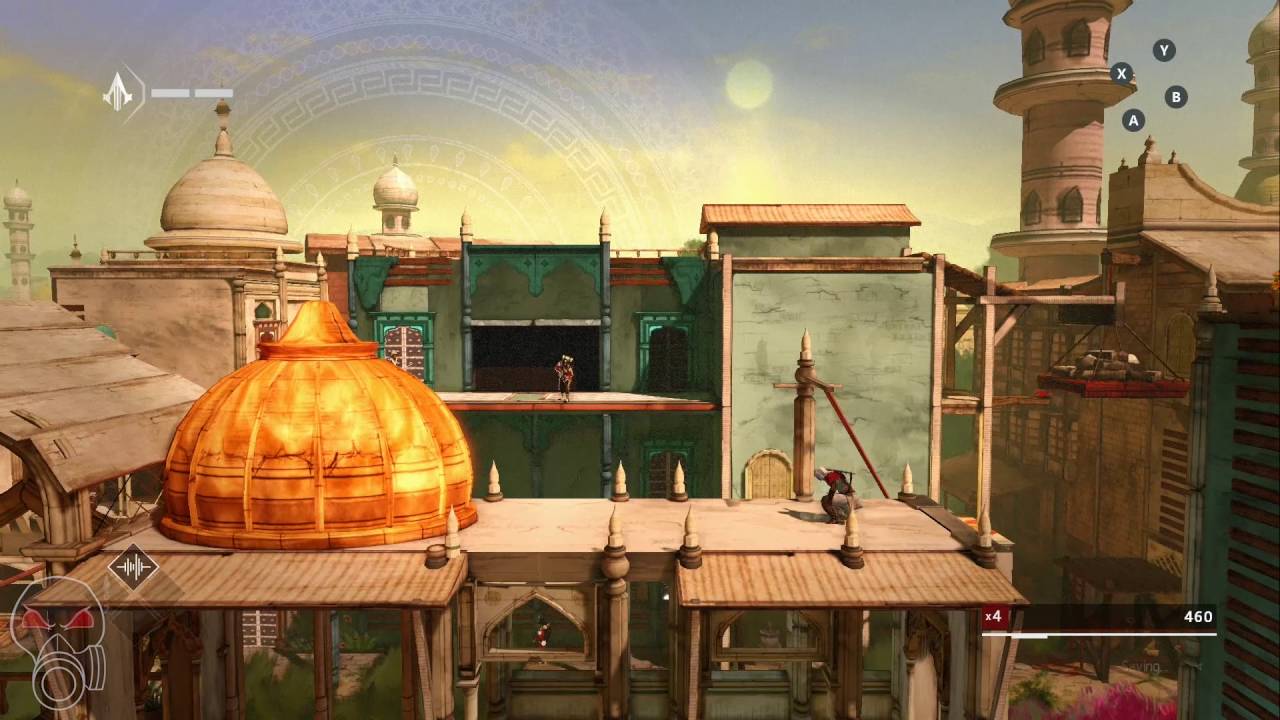Select the X controller button prompt
The image size is (1280, 720).
1122,72
